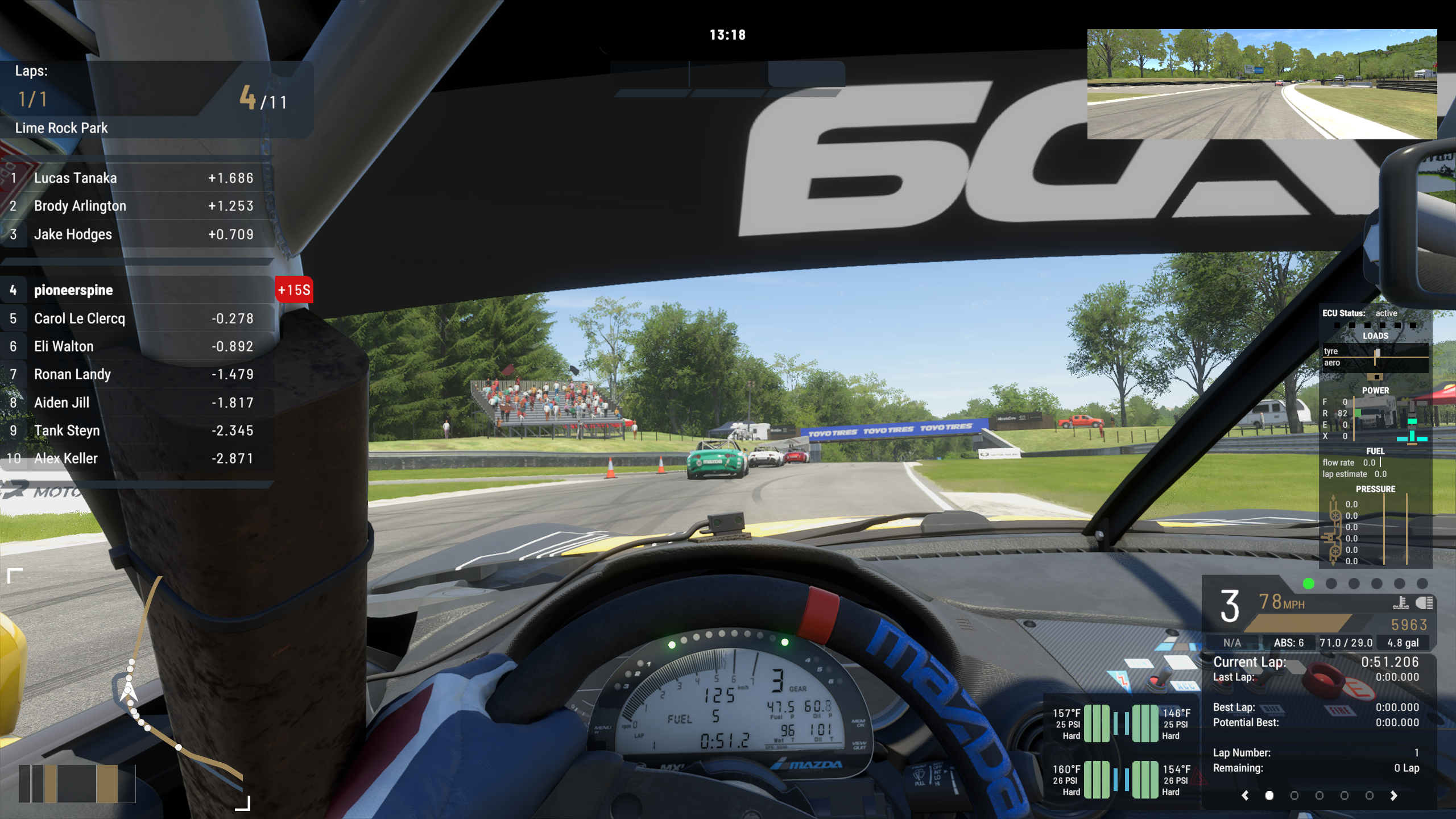This screenshot has height=819, width=1456.
Task: Open the track minimap
Action: [129, 689]
